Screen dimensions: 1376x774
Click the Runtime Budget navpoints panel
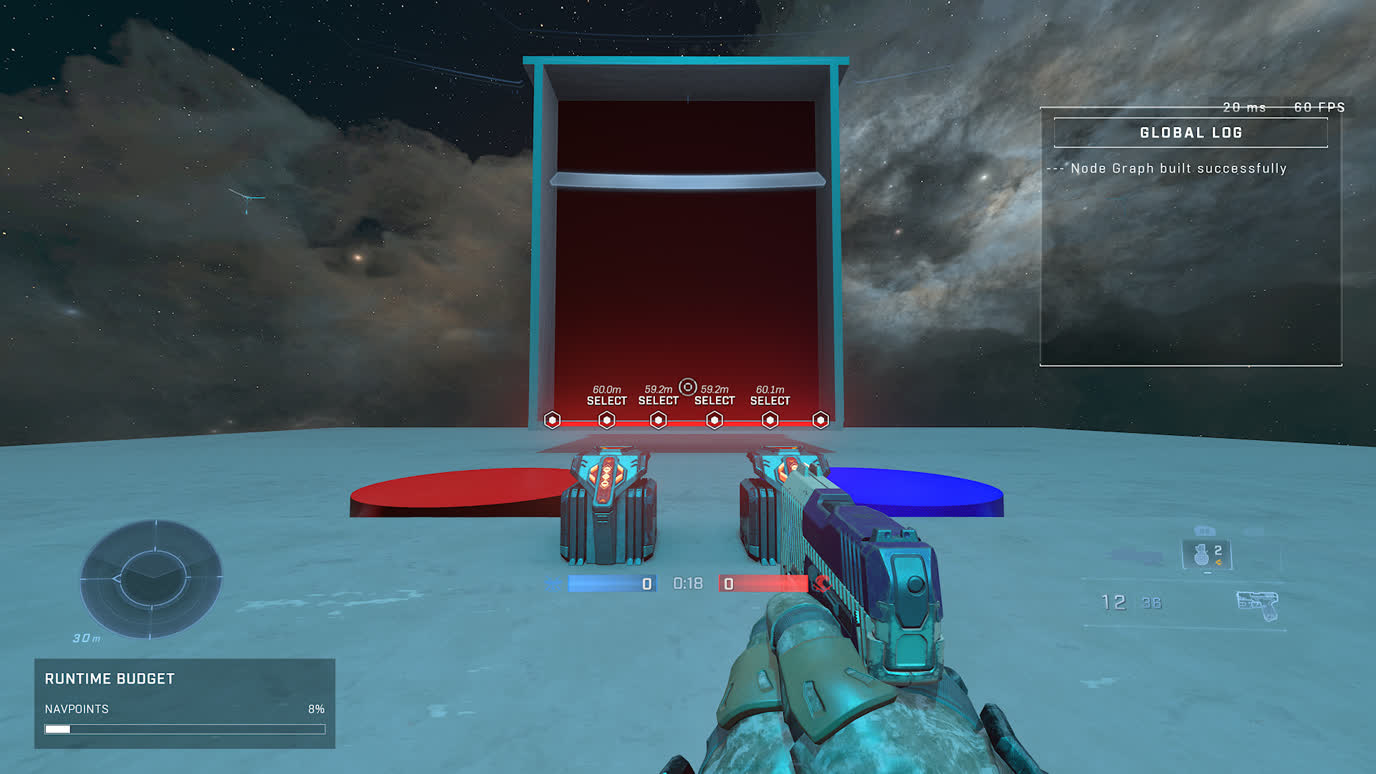coord(185,703)
